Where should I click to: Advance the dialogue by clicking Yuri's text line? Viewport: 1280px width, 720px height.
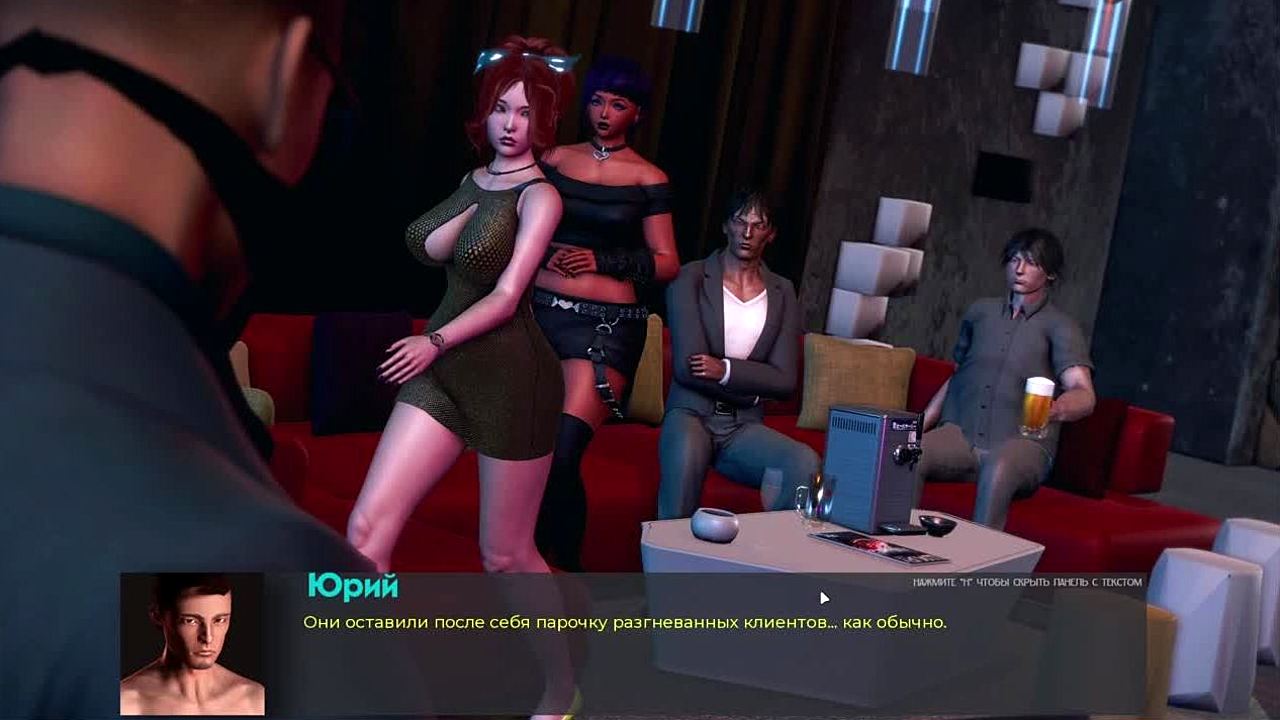(x=624, y=622)
